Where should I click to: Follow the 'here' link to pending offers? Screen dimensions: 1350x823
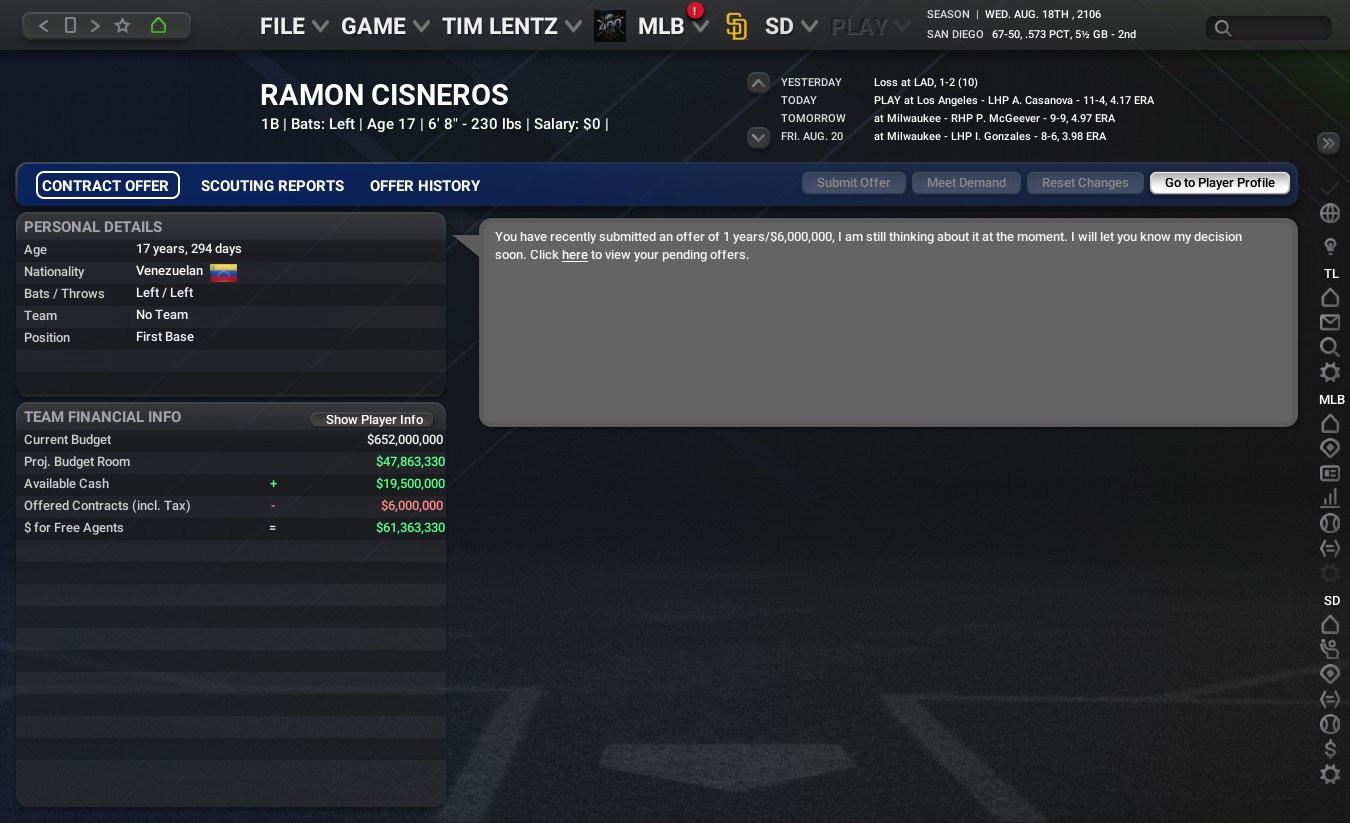point(574,255)
